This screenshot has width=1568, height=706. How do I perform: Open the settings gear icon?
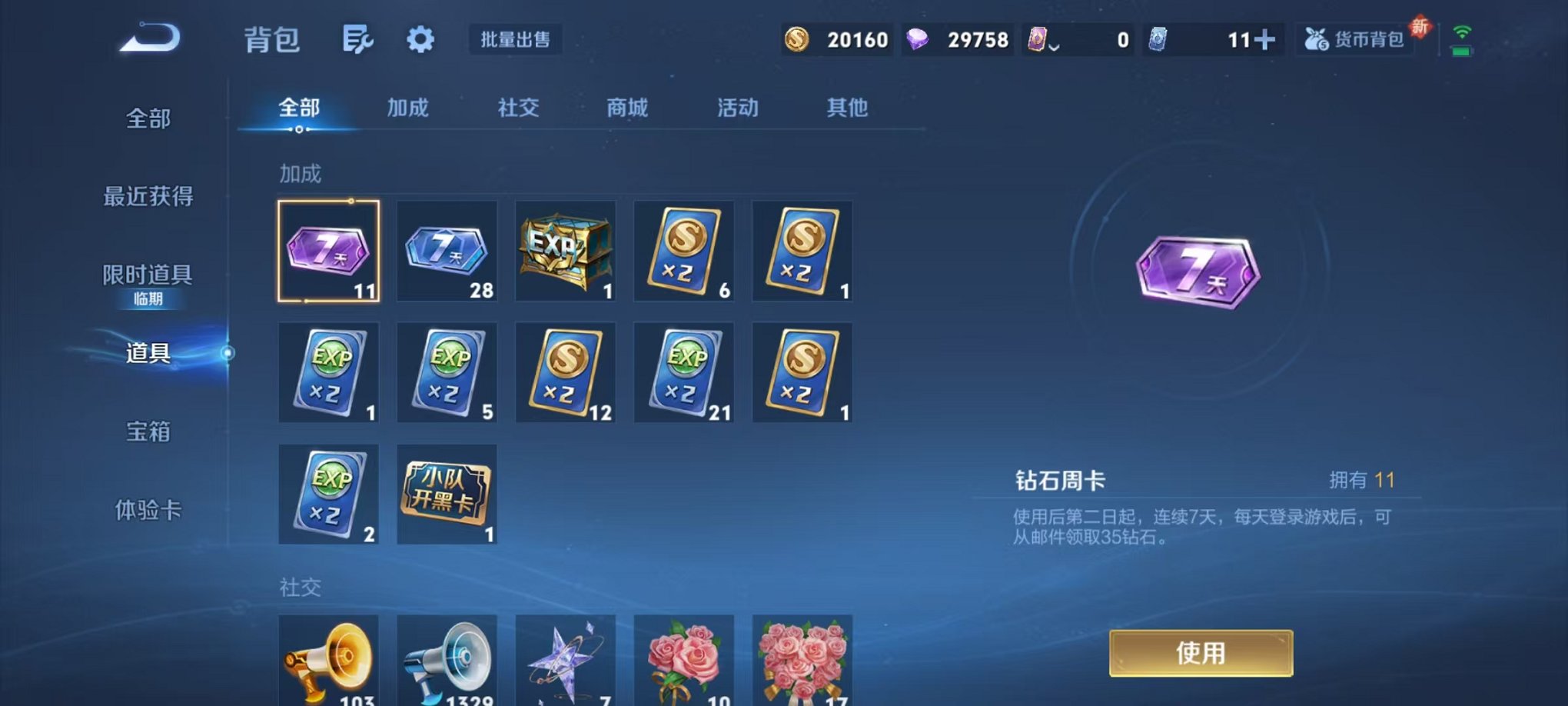(420, 40)
